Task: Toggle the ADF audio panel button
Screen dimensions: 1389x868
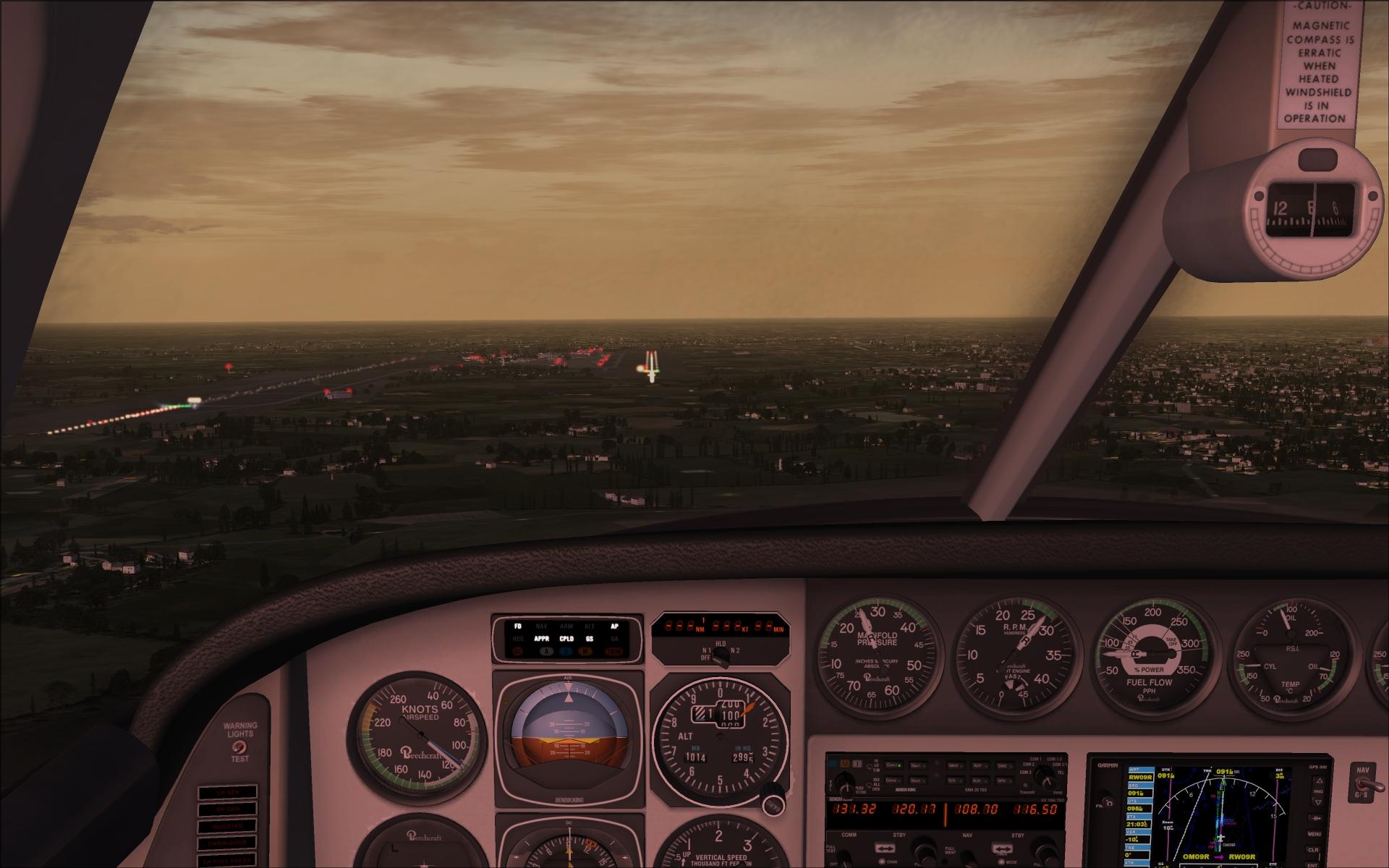Action: 979,765
